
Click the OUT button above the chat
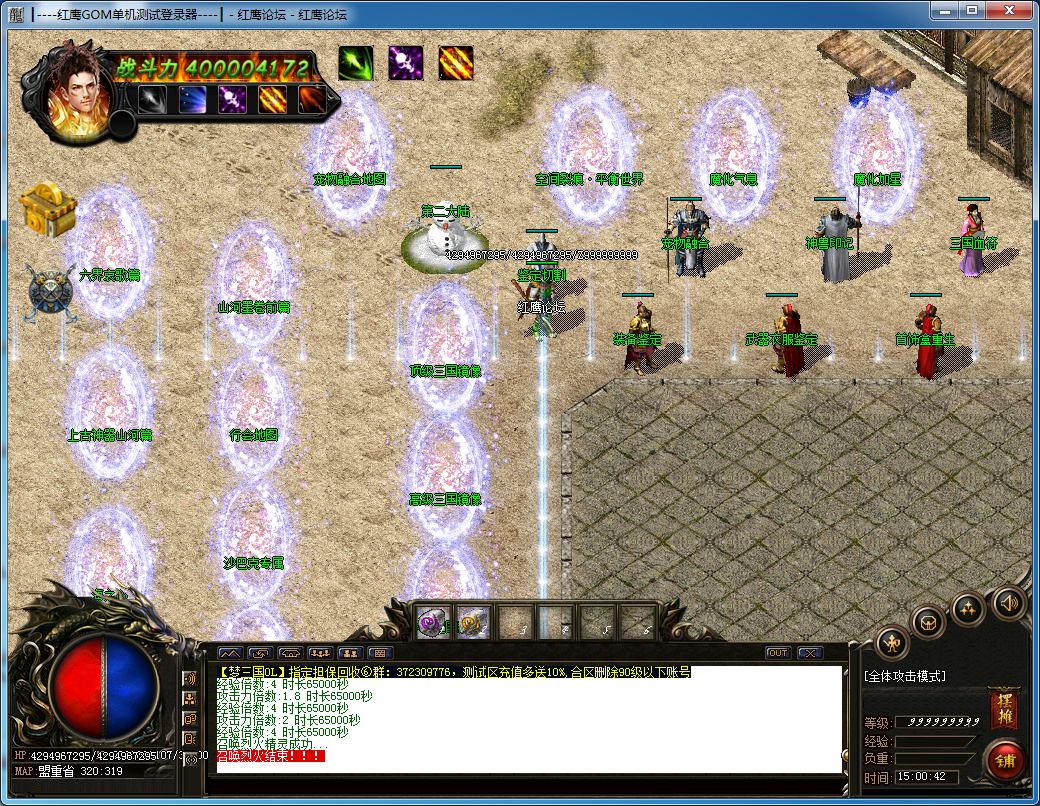tap(777, 653)
